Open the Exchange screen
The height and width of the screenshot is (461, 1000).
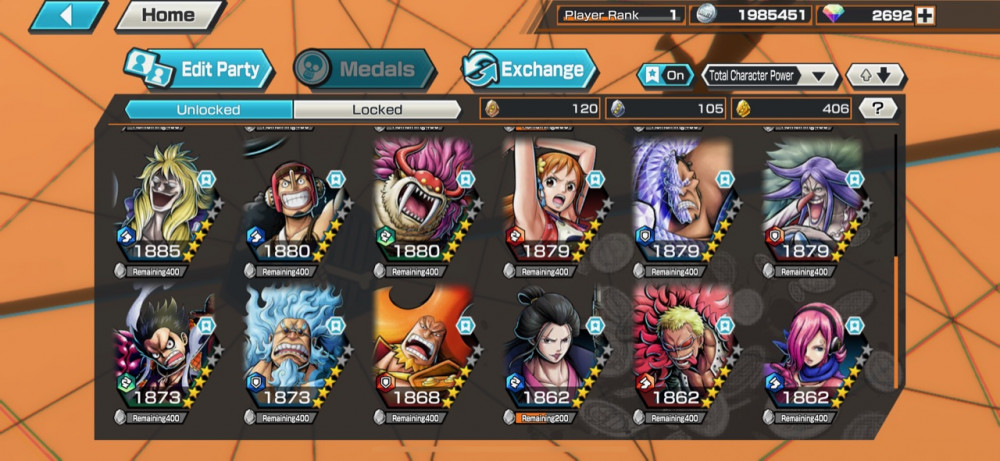click(x=528, y=69)
